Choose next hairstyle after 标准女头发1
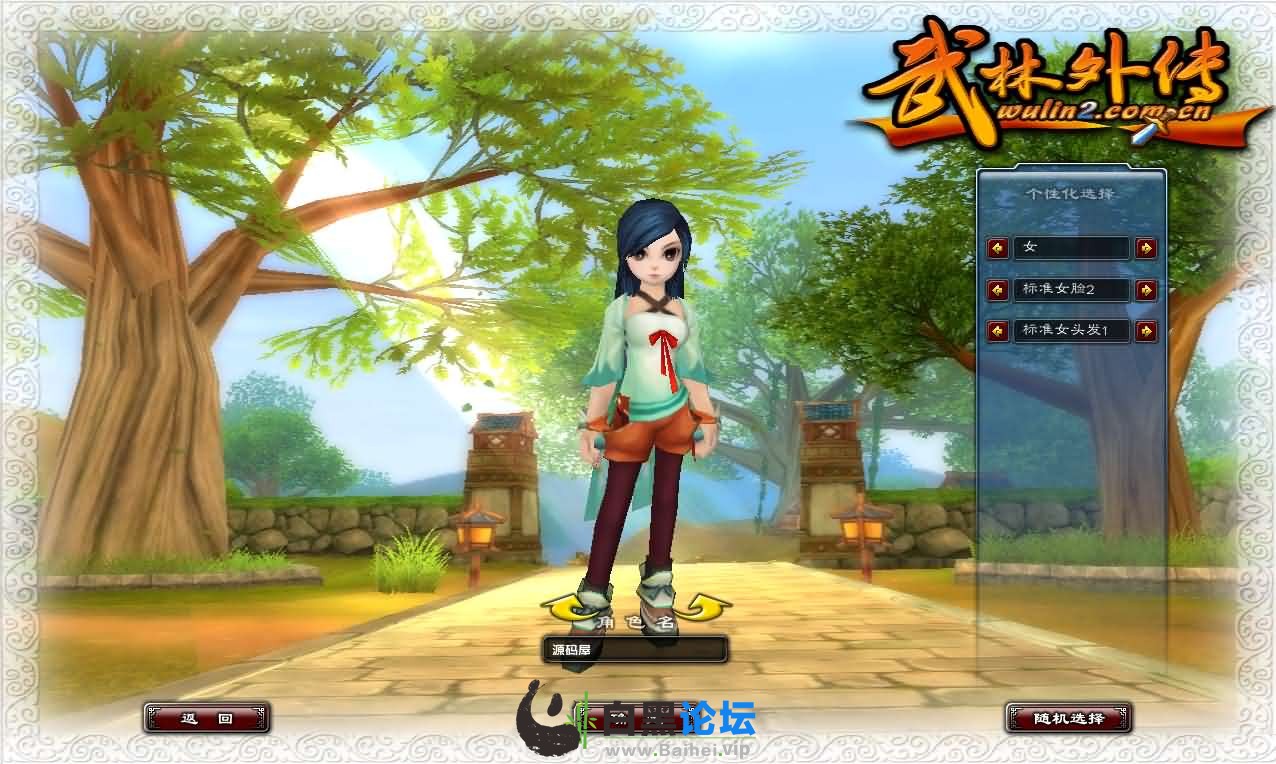 coord(1146,330)
